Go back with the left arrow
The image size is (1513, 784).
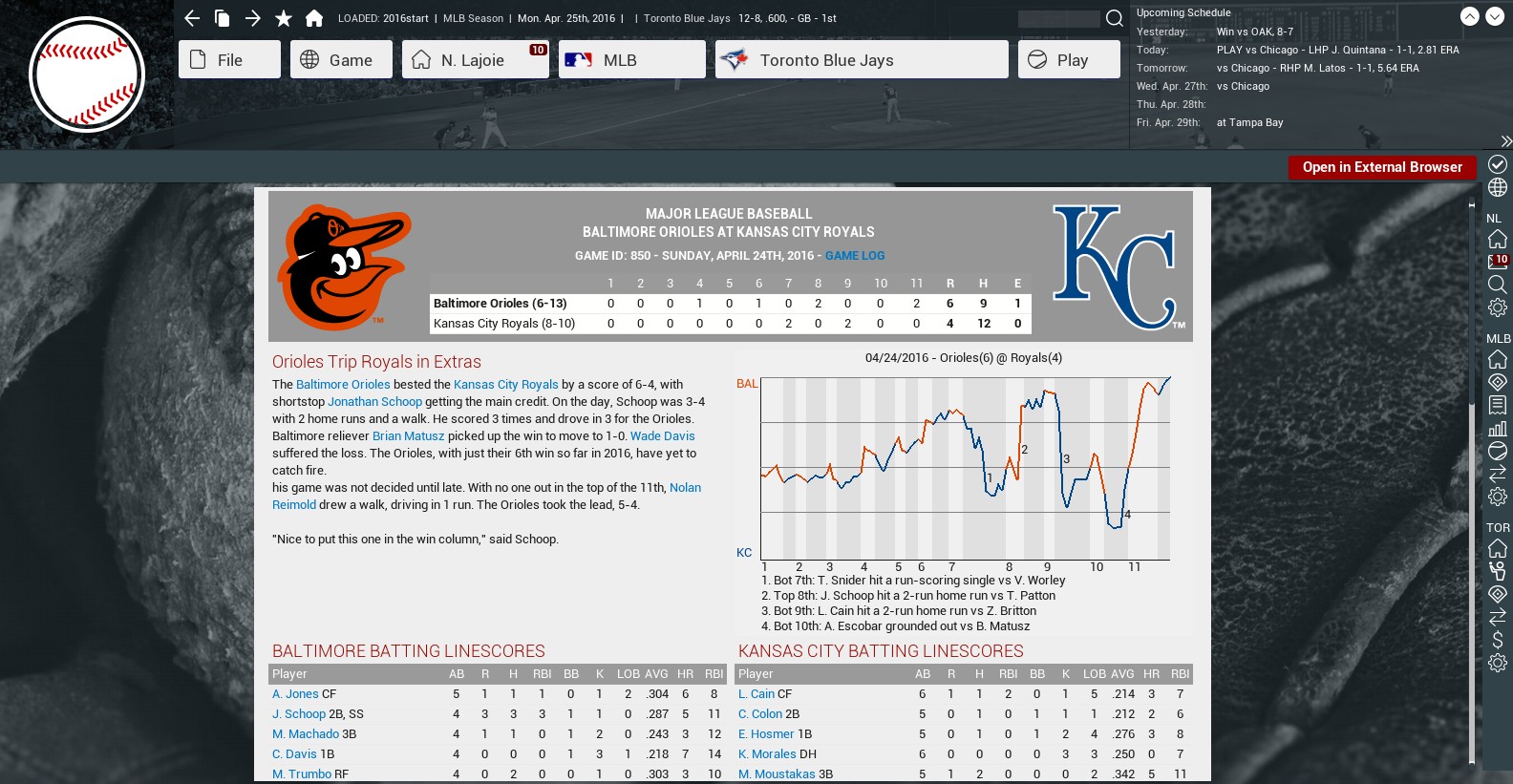192,18
